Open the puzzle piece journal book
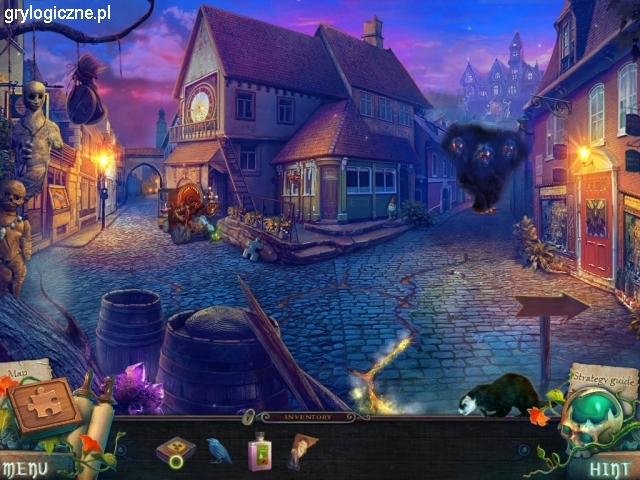Screen dimensions: 640x480 pyautogui.click(x=44, y=405)
